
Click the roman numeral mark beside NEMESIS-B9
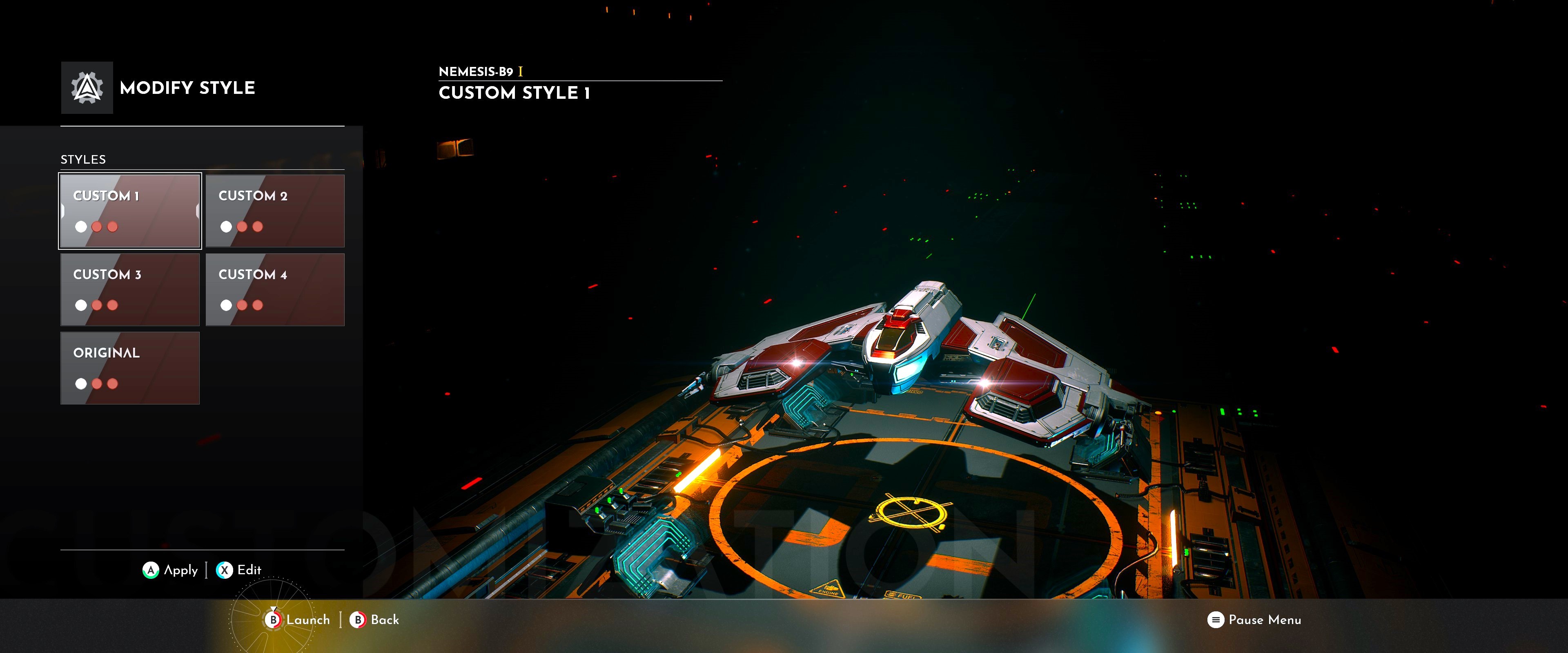[x=521, y=72]
